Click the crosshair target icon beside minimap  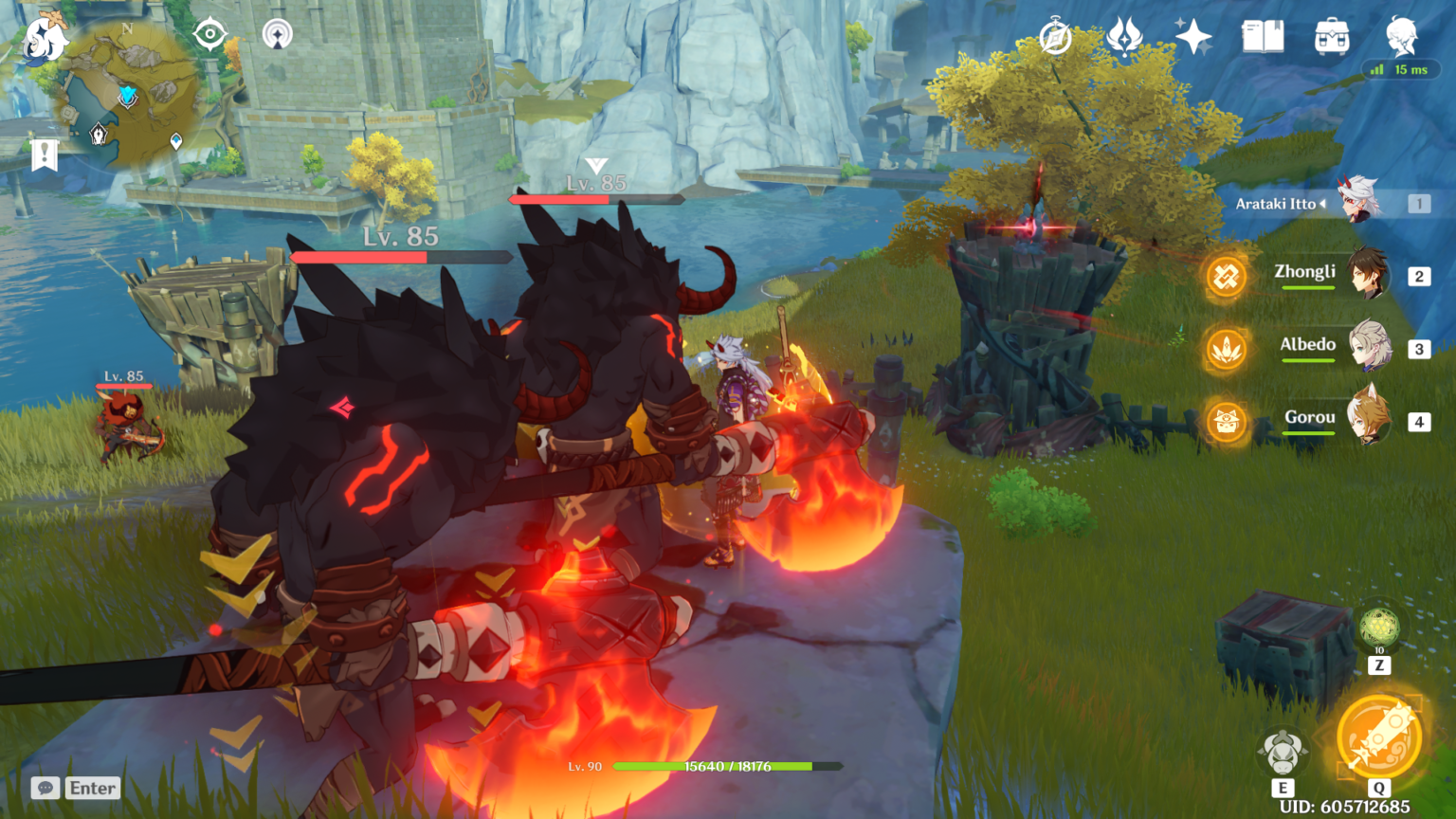(x=209, y=35)
